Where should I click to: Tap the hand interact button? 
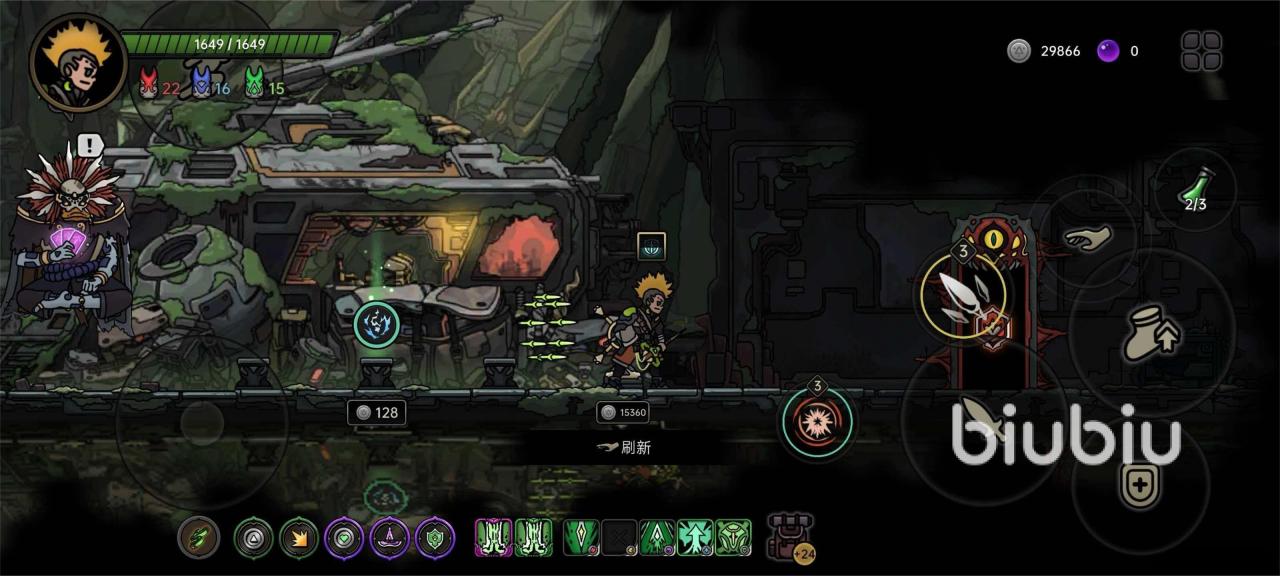click(x=1087, y=238)
